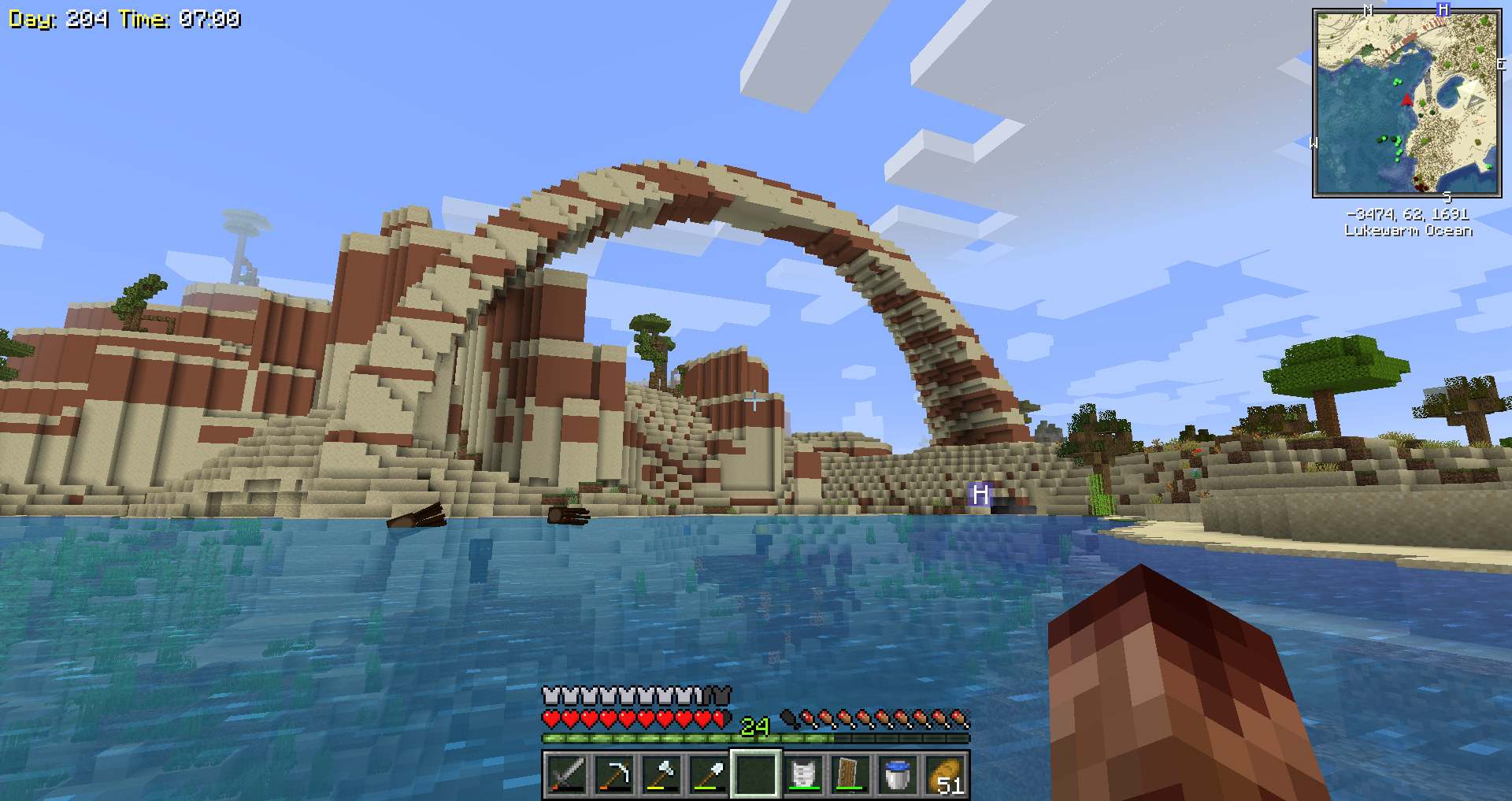Click the minimap in the corner

[1406, 102]
